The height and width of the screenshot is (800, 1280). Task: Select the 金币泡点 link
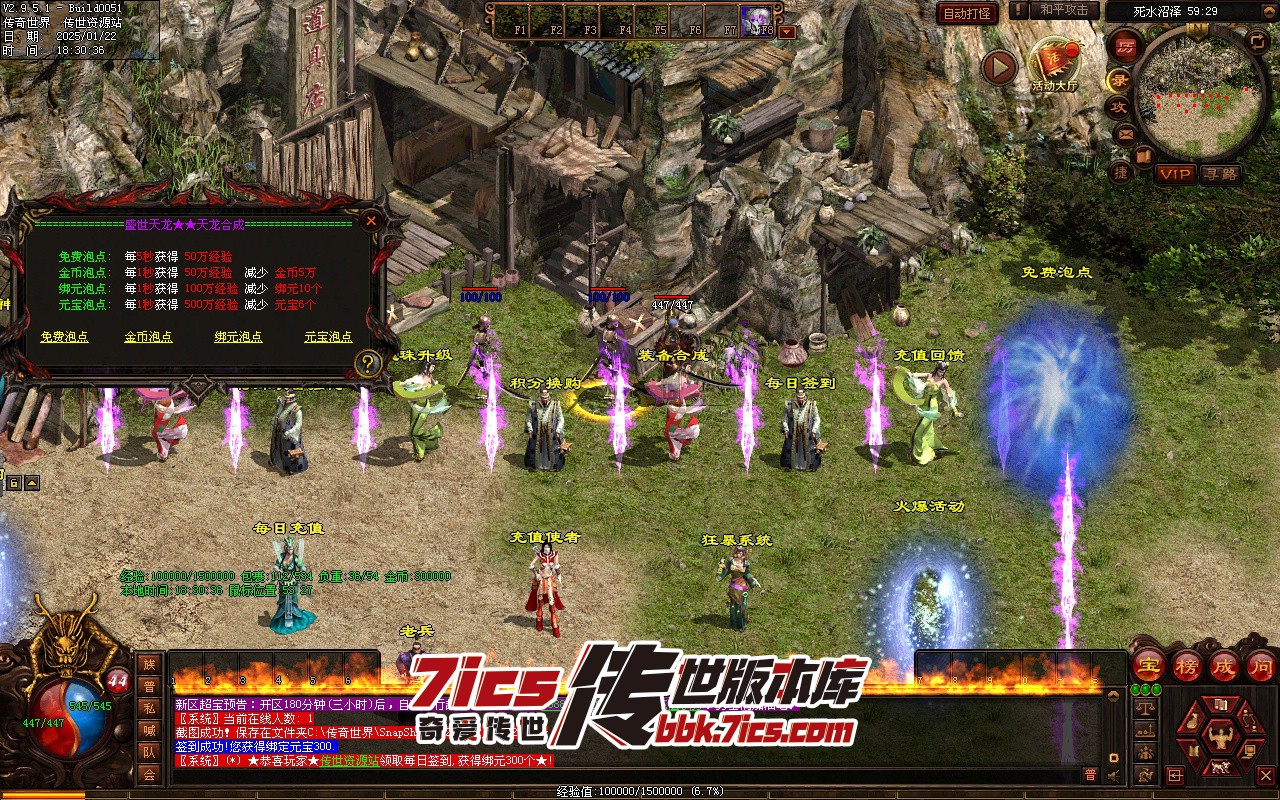coord(148,338)
